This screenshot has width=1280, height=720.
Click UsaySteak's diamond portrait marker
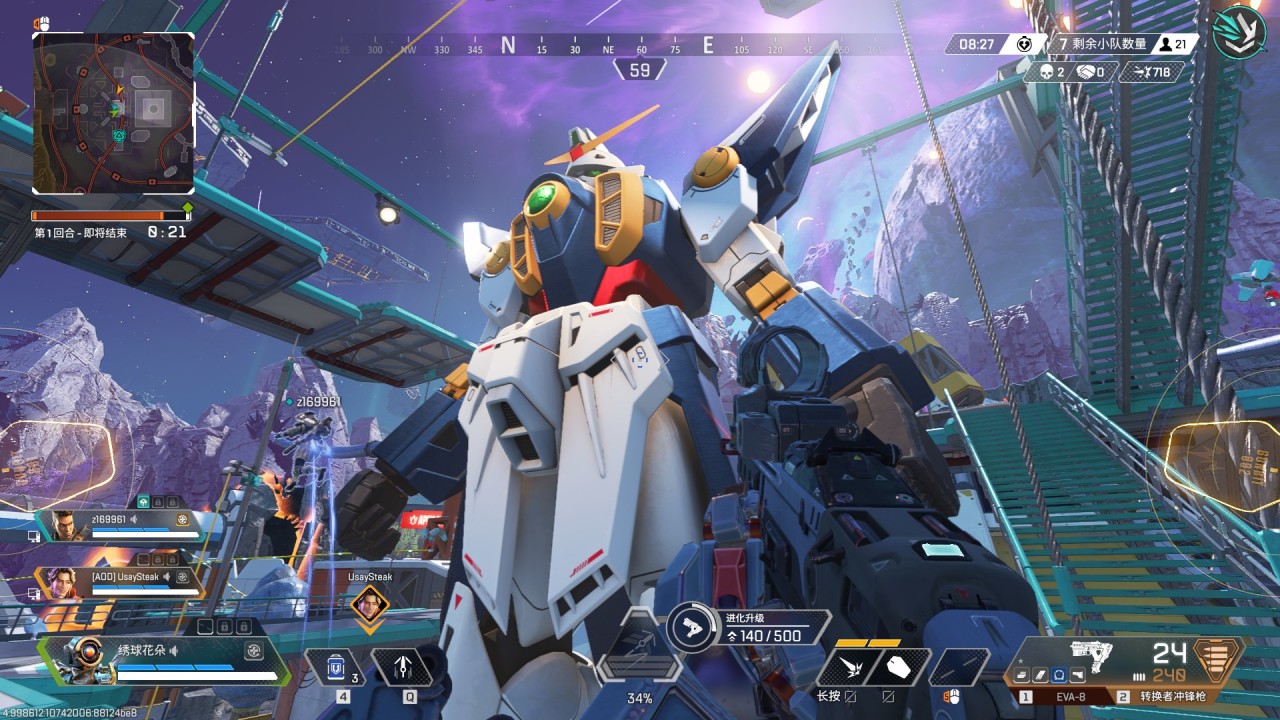[370, 604]
